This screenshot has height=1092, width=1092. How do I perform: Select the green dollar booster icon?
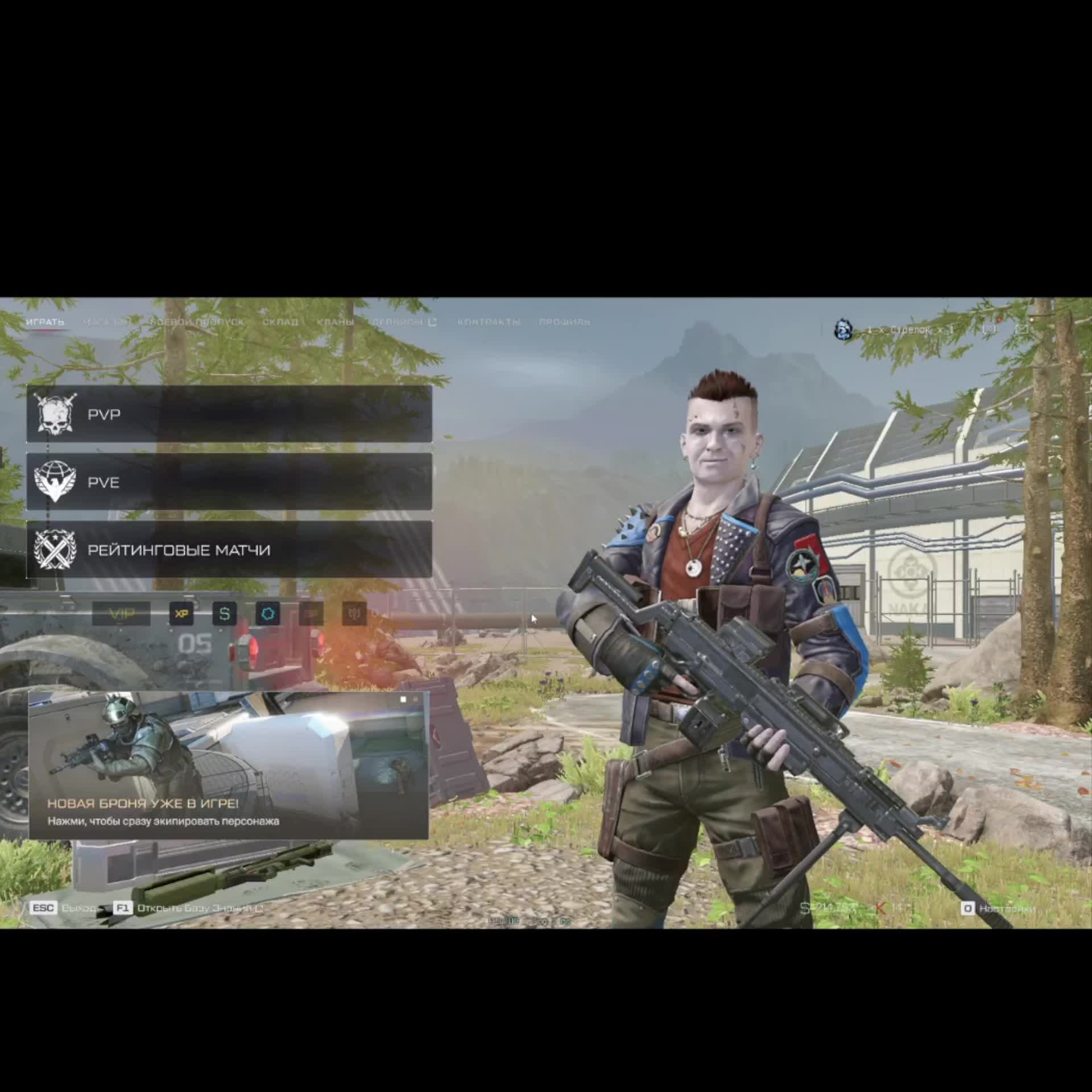pos(225,614)
